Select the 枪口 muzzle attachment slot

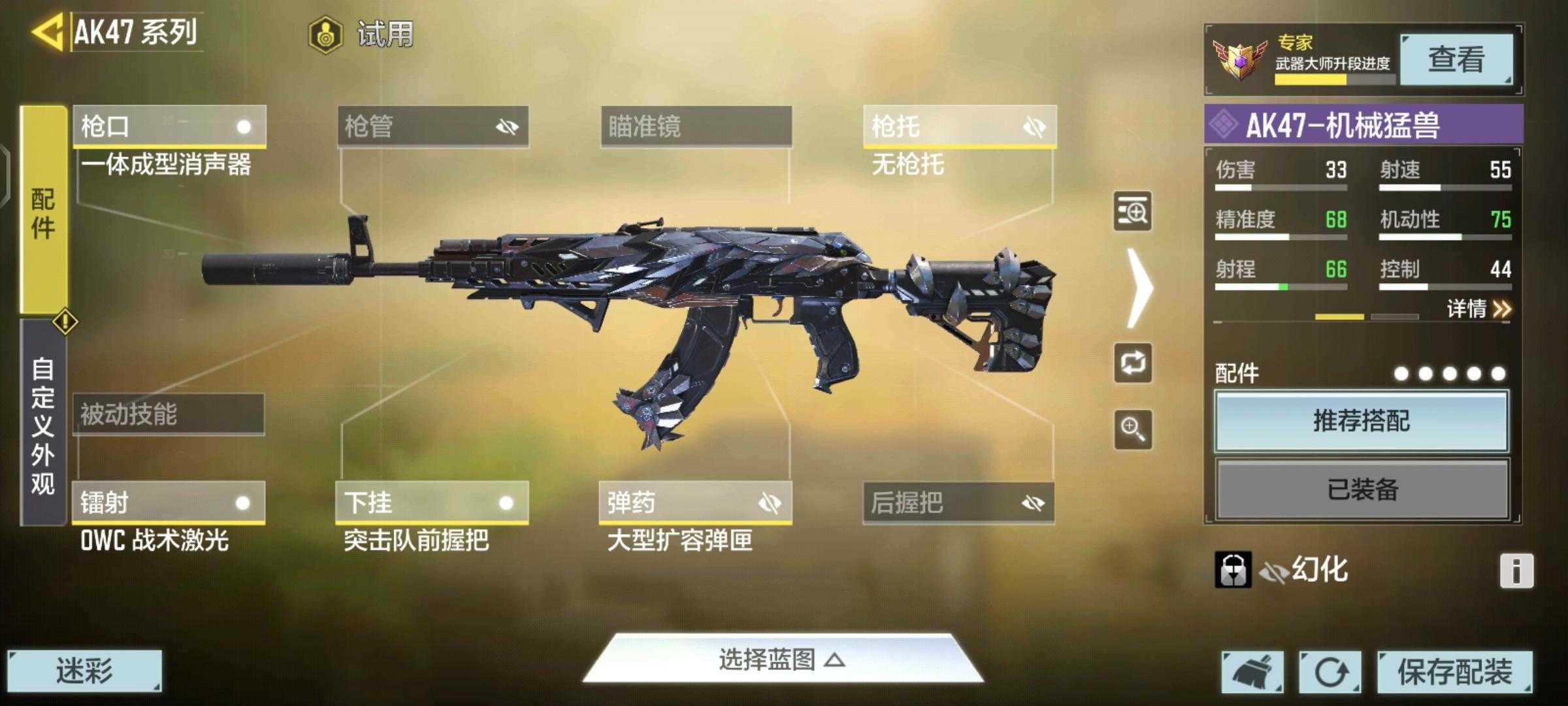[x=169, y=126]
